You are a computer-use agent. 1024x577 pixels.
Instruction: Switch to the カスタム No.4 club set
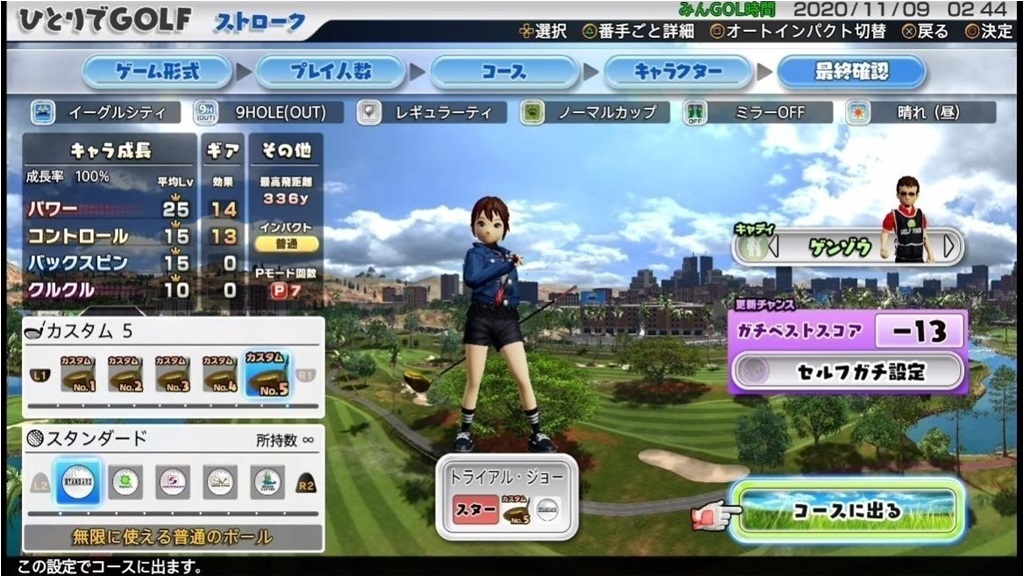pos(220,374)
